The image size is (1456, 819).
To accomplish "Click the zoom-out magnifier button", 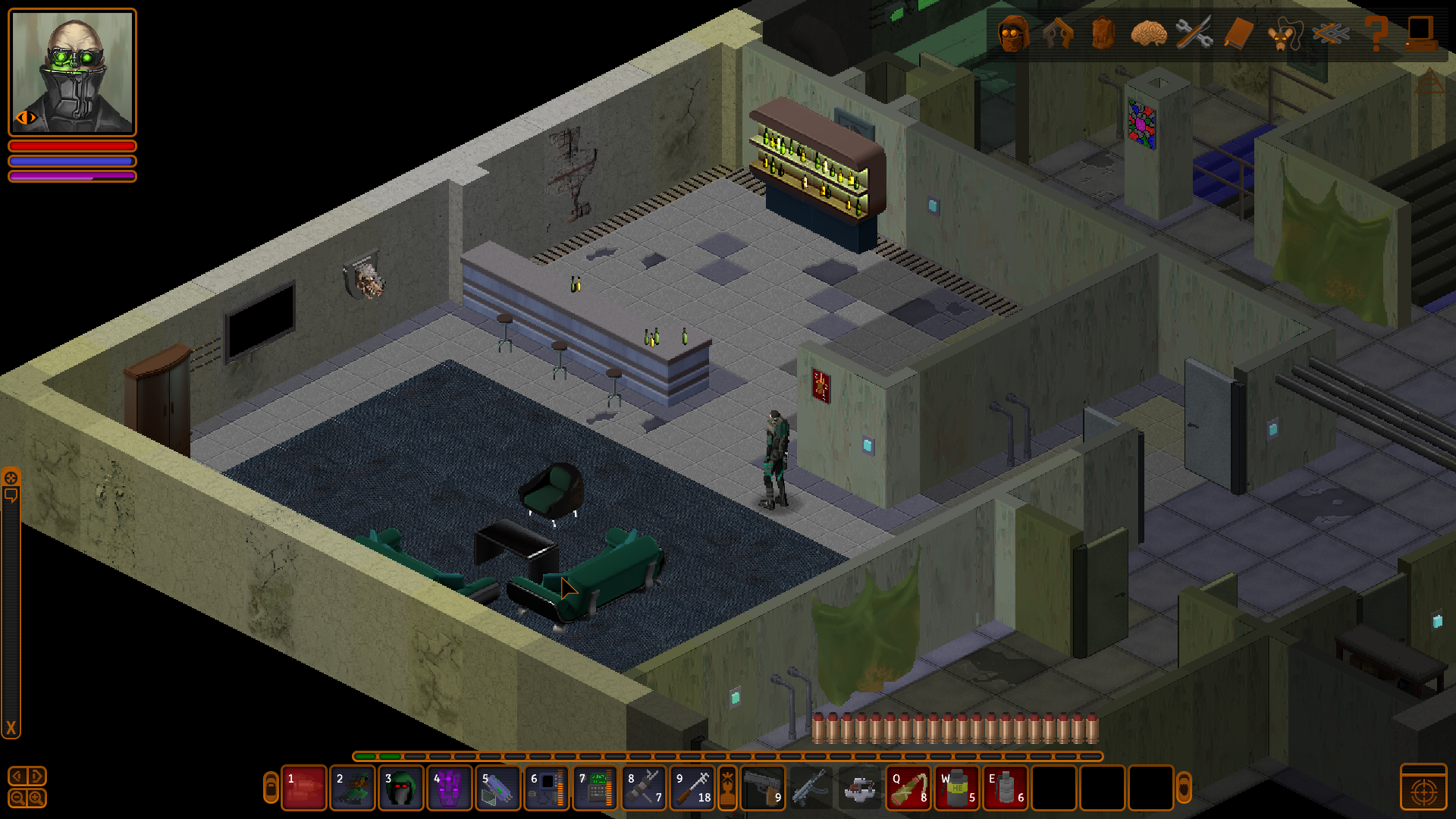I will [x=17, y=798].
